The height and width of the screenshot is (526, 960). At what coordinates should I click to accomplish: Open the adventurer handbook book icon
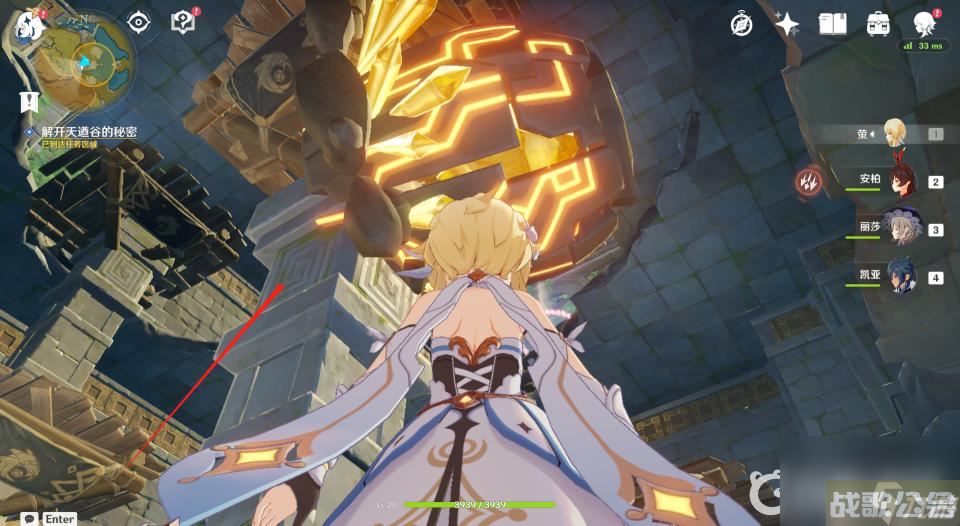click(x=833, y=25)
